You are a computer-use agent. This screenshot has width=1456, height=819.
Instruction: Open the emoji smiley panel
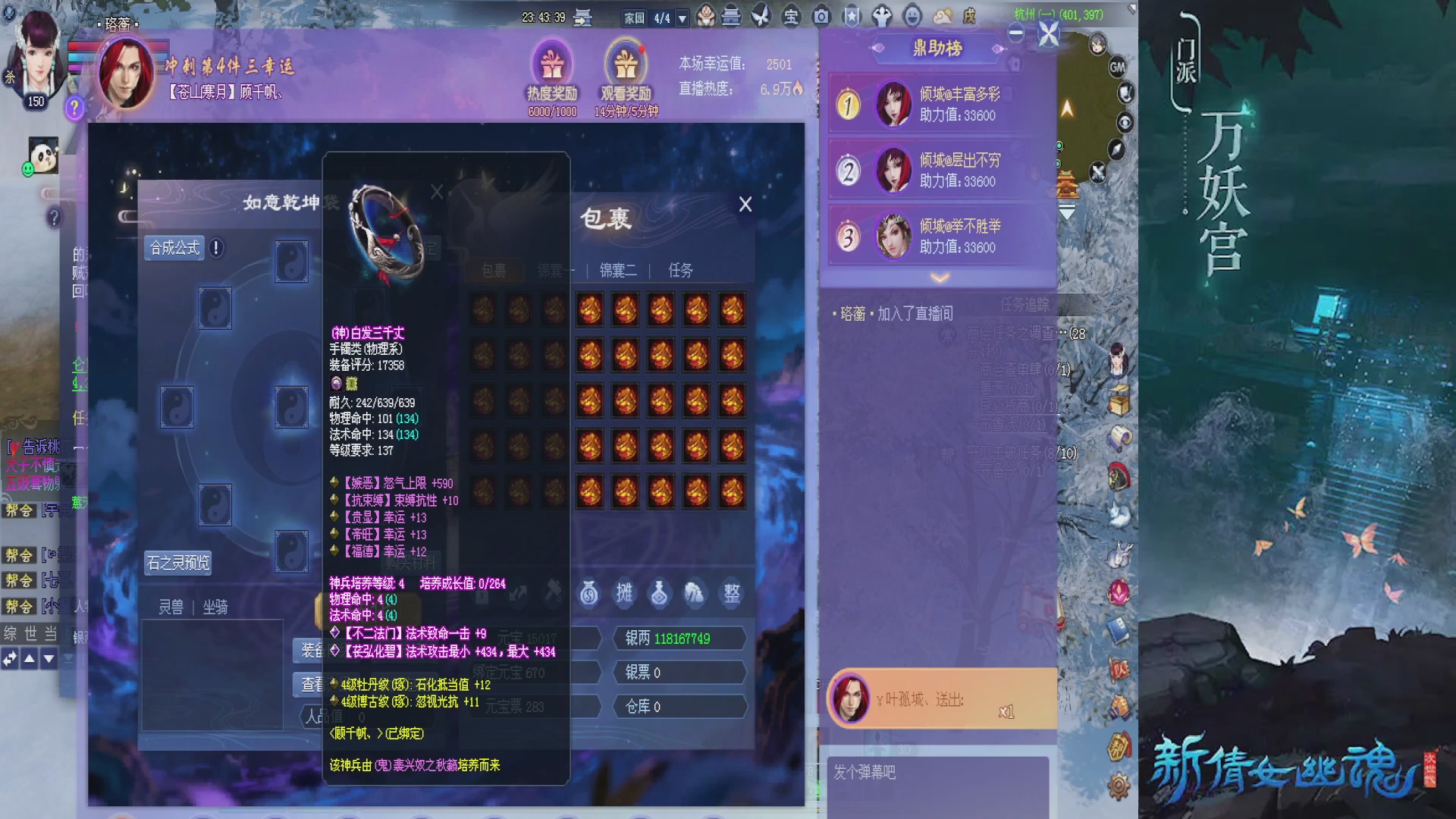coord(912,15)
